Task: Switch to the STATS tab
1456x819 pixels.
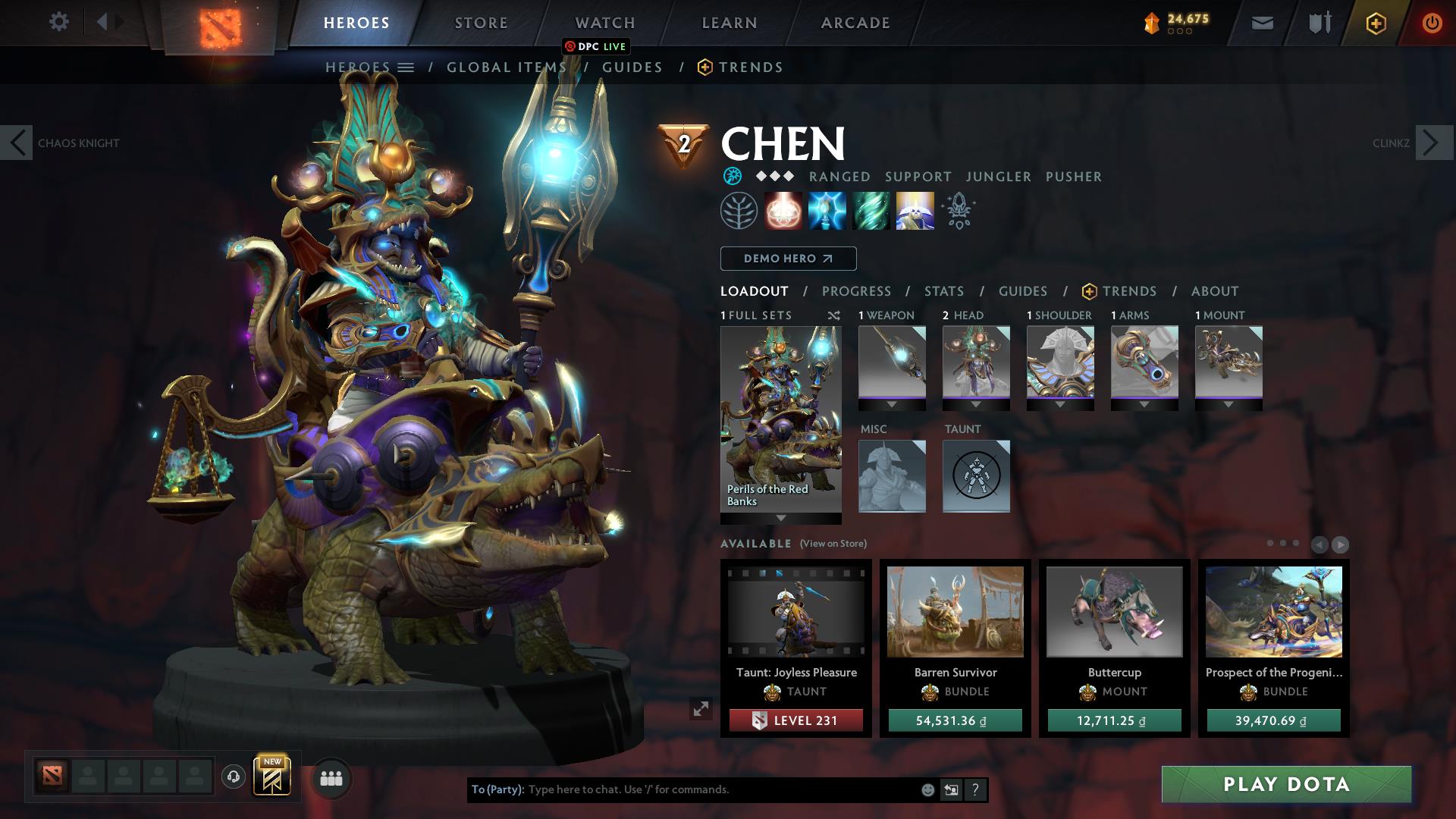Action: [x=943, y=290]
